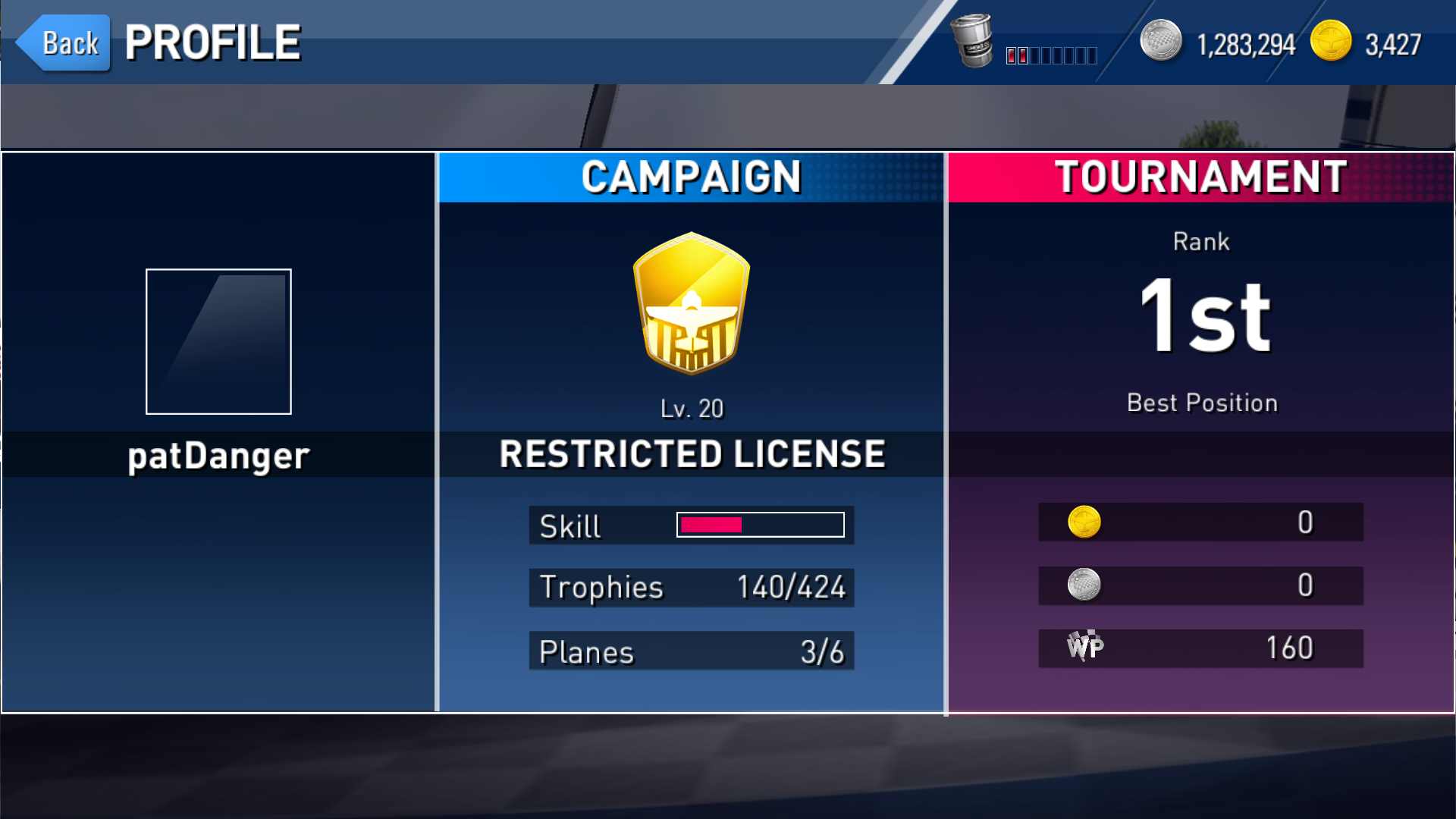Click the empty player avatar frame

point(218,341)
